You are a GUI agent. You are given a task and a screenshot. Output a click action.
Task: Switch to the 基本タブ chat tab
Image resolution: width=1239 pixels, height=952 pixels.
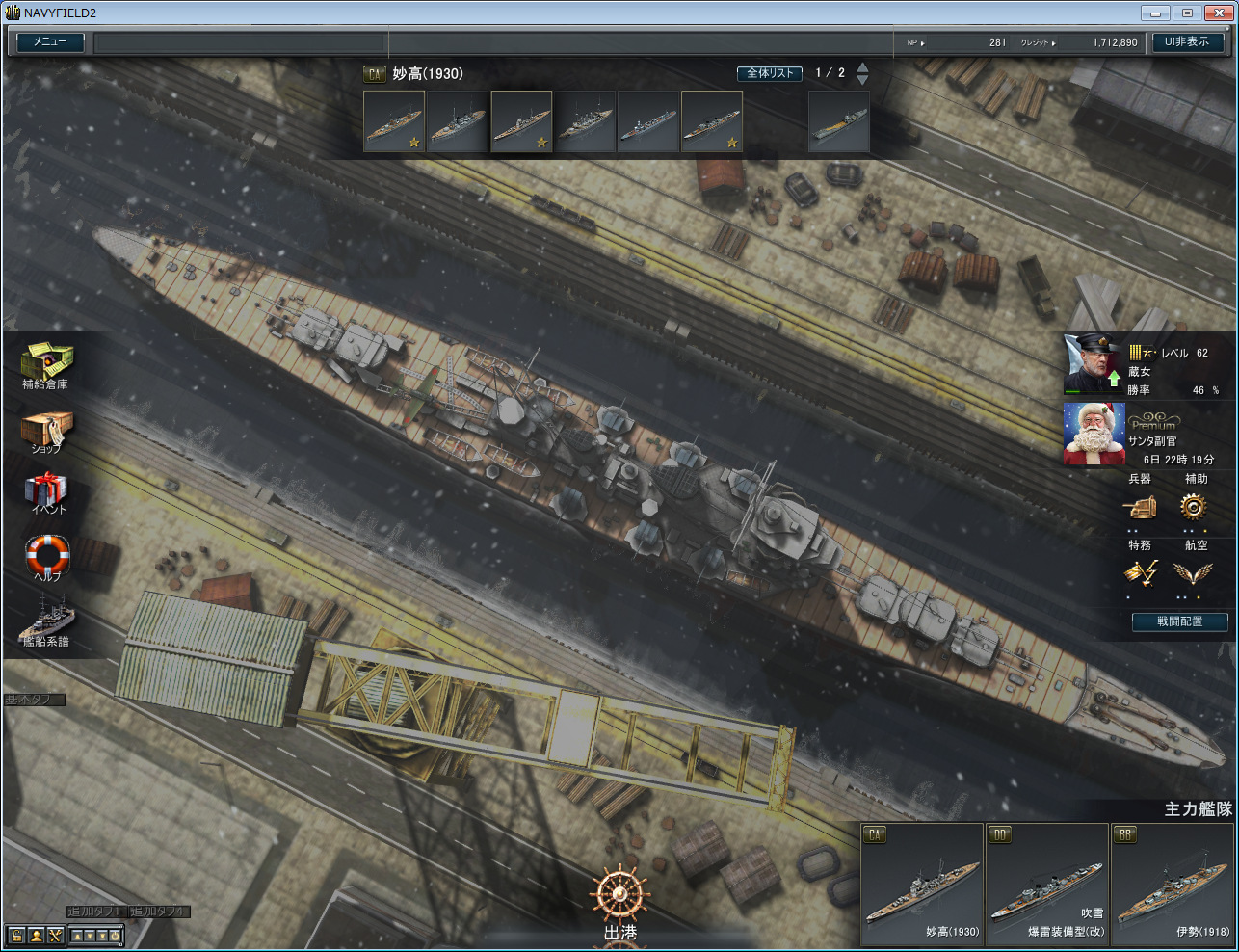pos(34,700)
